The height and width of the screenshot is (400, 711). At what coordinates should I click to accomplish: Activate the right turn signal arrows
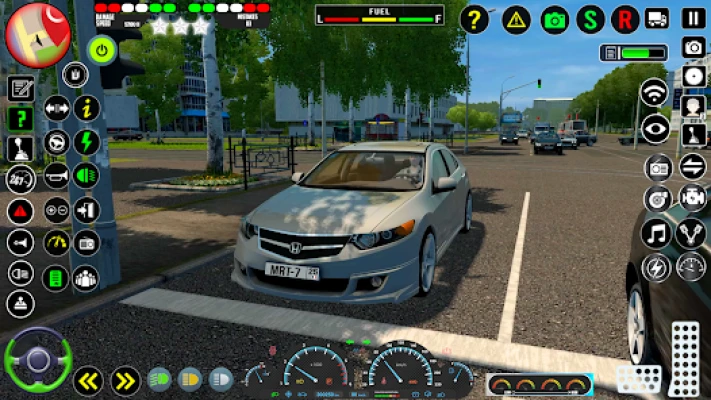(125, 380)
